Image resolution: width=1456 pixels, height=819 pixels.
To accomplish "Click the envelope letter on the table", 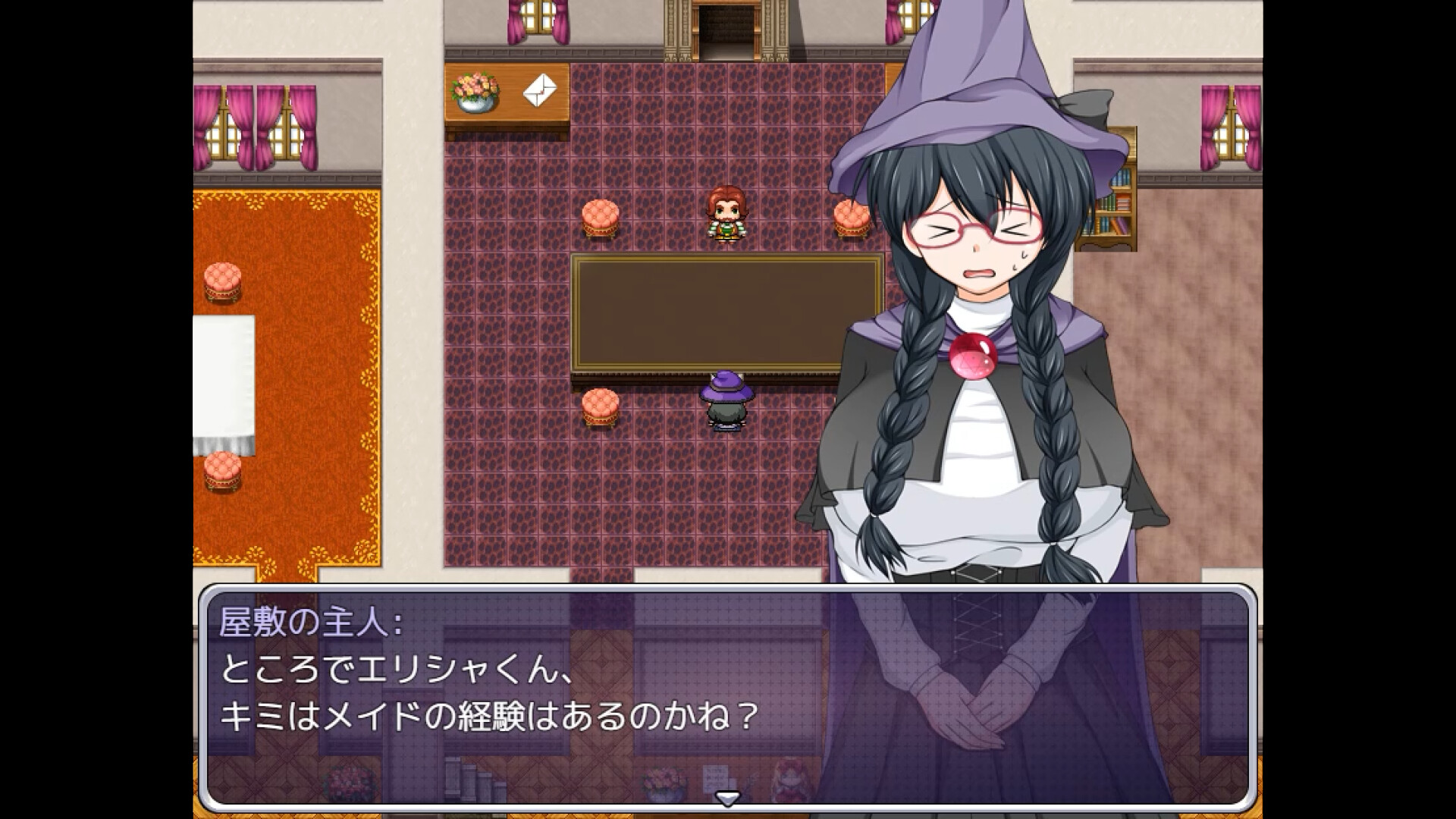I will click(538, 91).
